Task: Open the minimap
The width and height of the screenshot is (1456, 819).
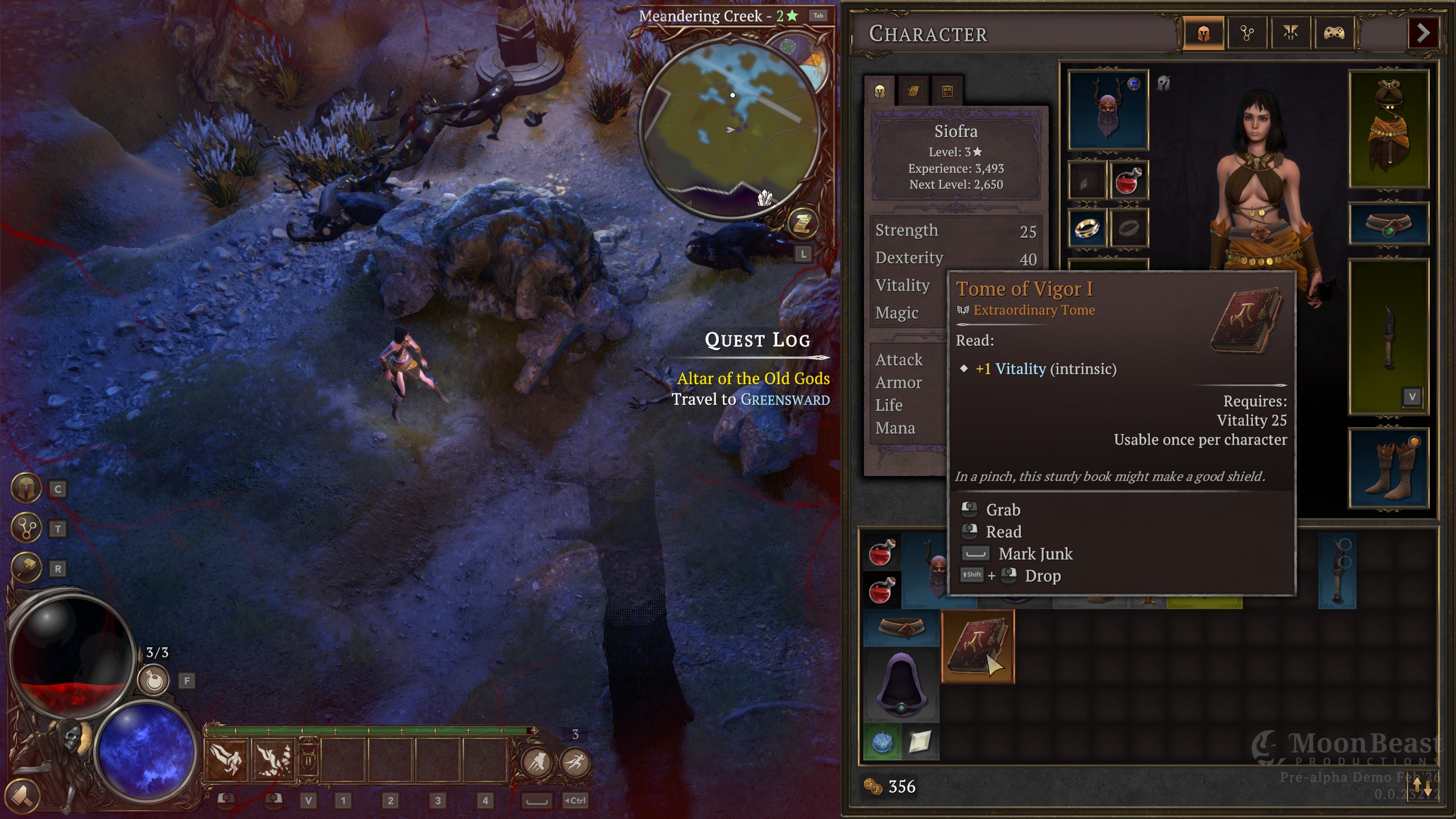Action: 732,129
